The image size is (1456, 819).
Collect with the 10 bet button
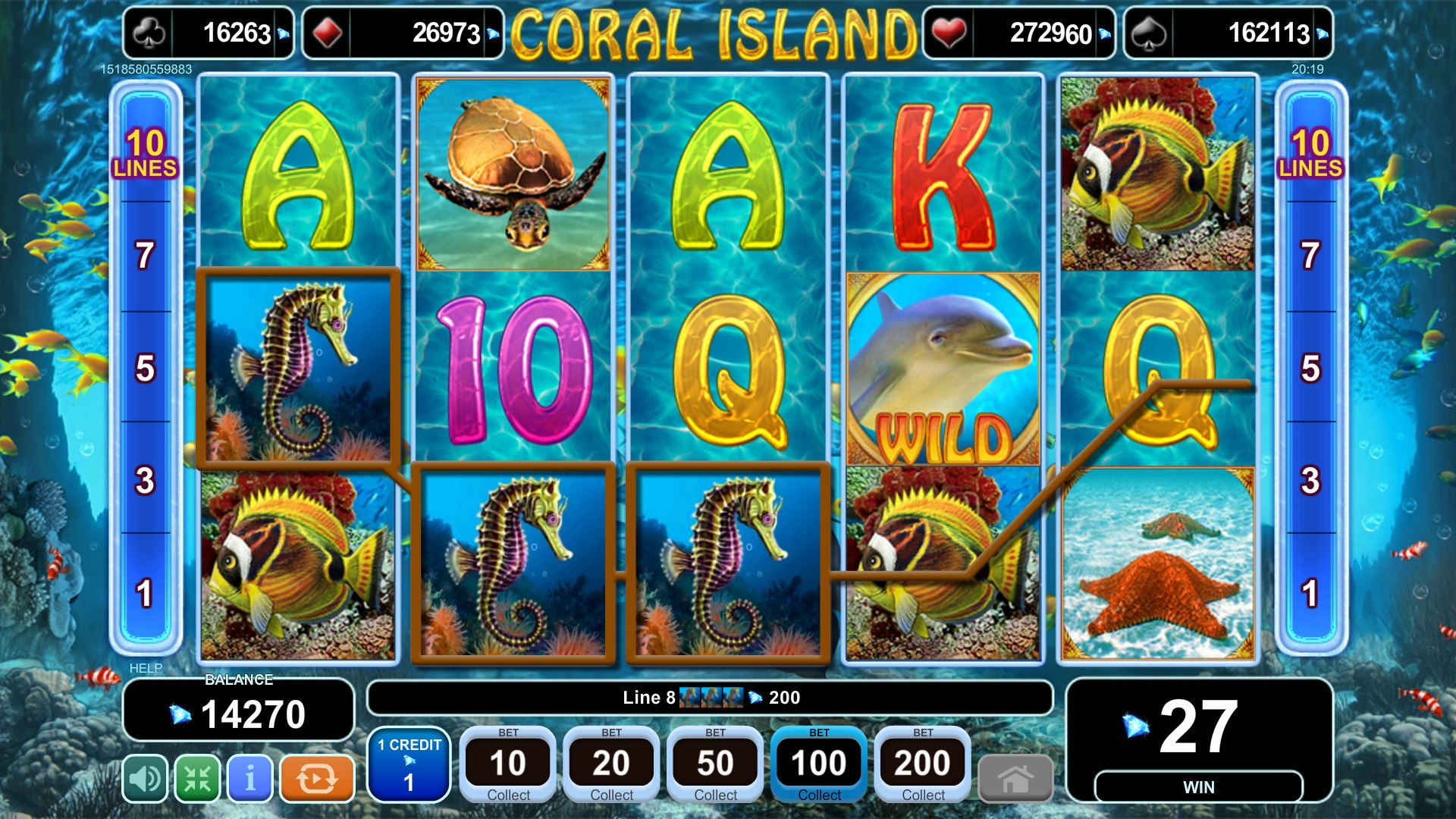tap(508, 764)
